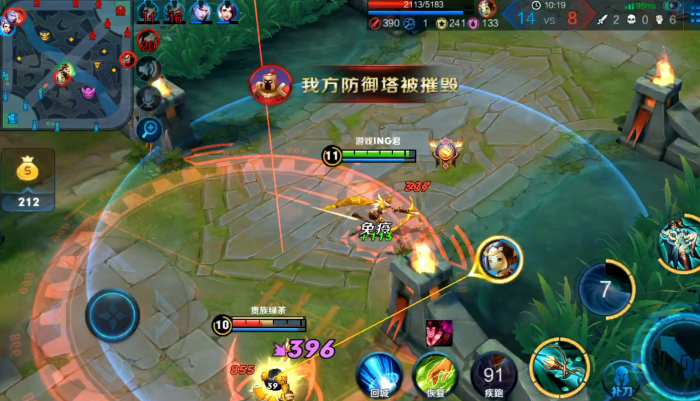Screen dimensions: 700x401
Task: Use the 恢复 restore ability
Action: click(435, 373)
